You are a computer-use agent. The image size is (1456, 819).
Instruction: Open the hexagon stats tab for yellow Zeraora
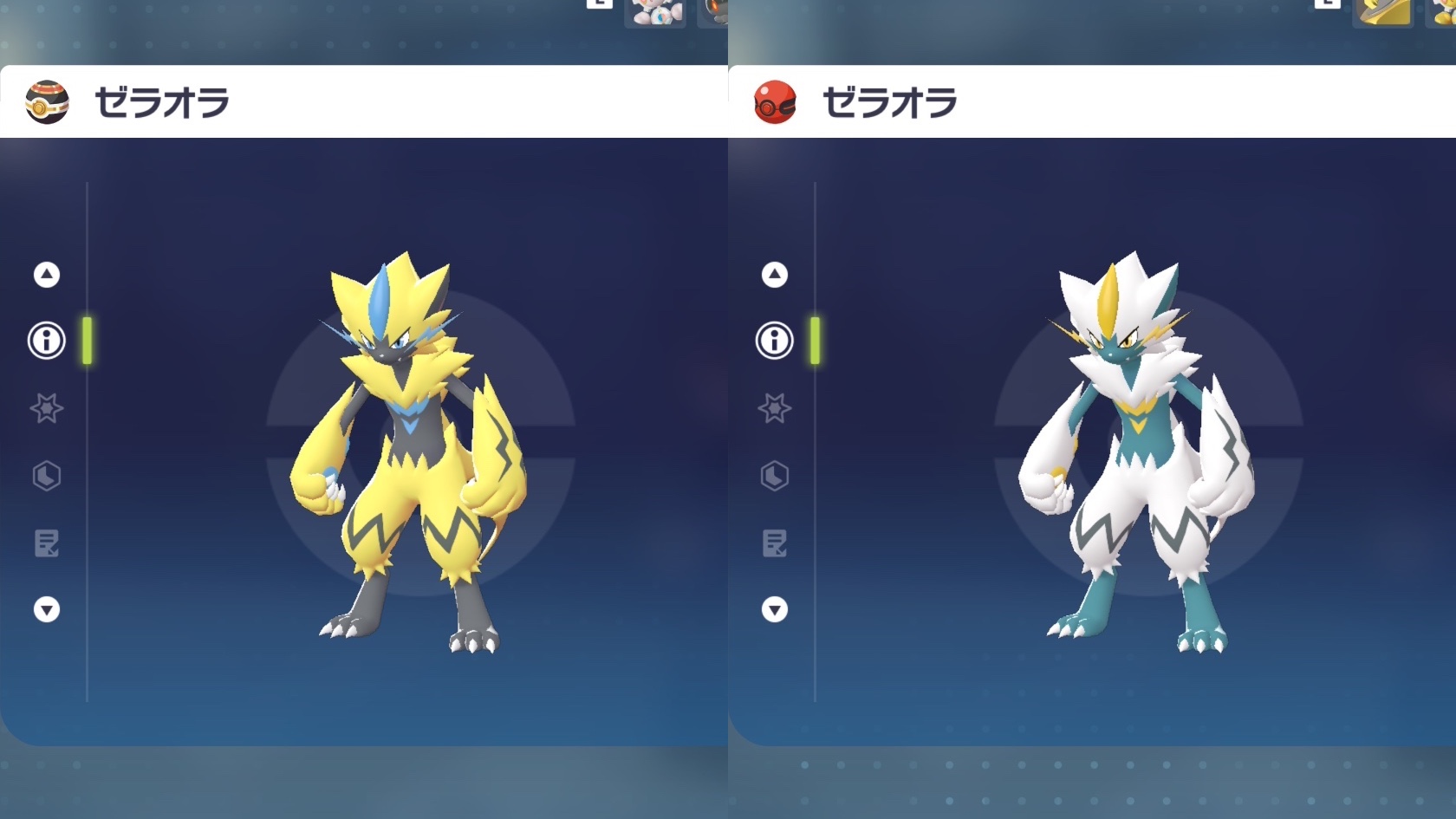47,476
